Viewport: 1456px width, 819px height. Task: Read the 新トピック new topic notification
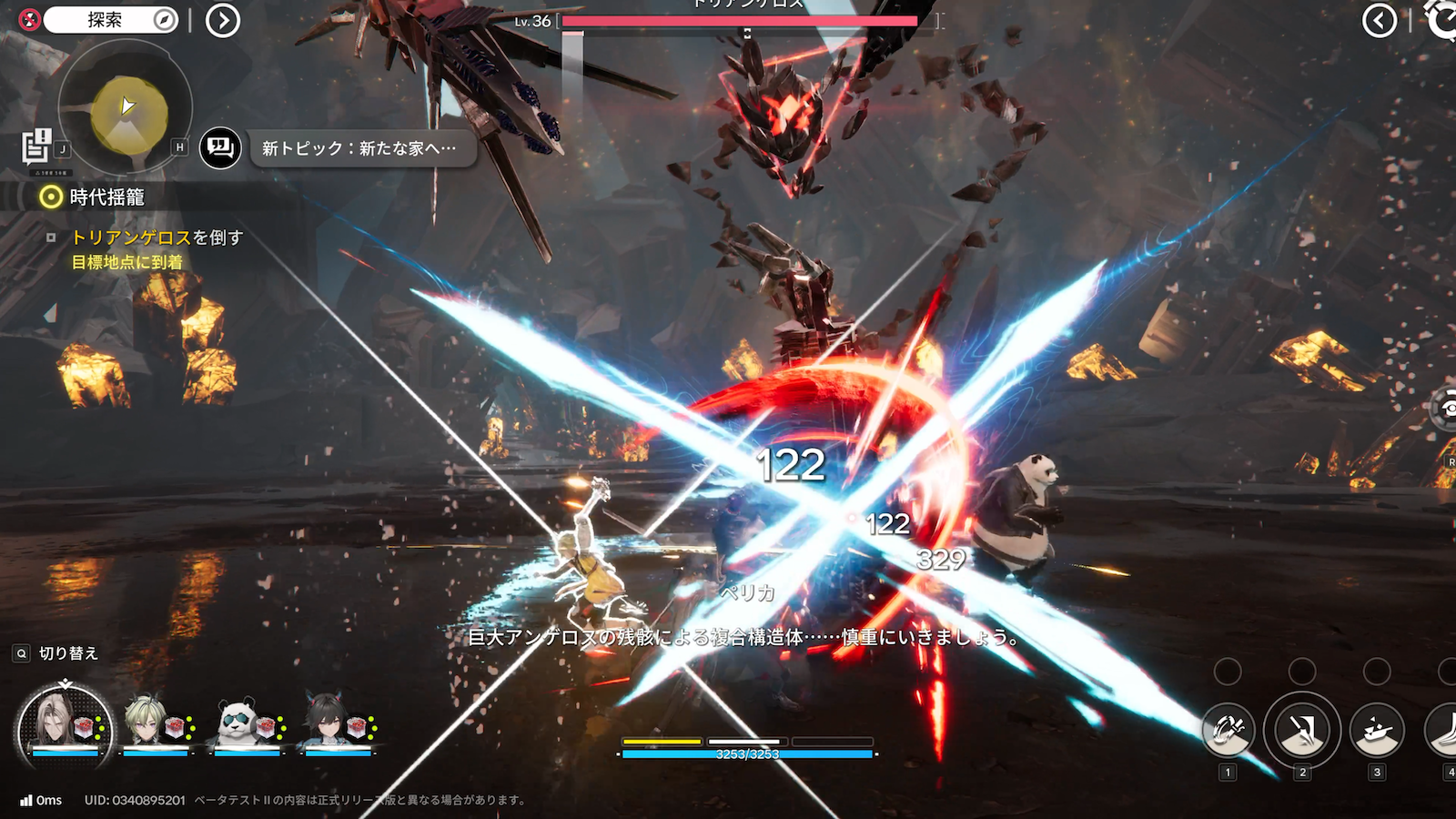(x=359, y=148)
